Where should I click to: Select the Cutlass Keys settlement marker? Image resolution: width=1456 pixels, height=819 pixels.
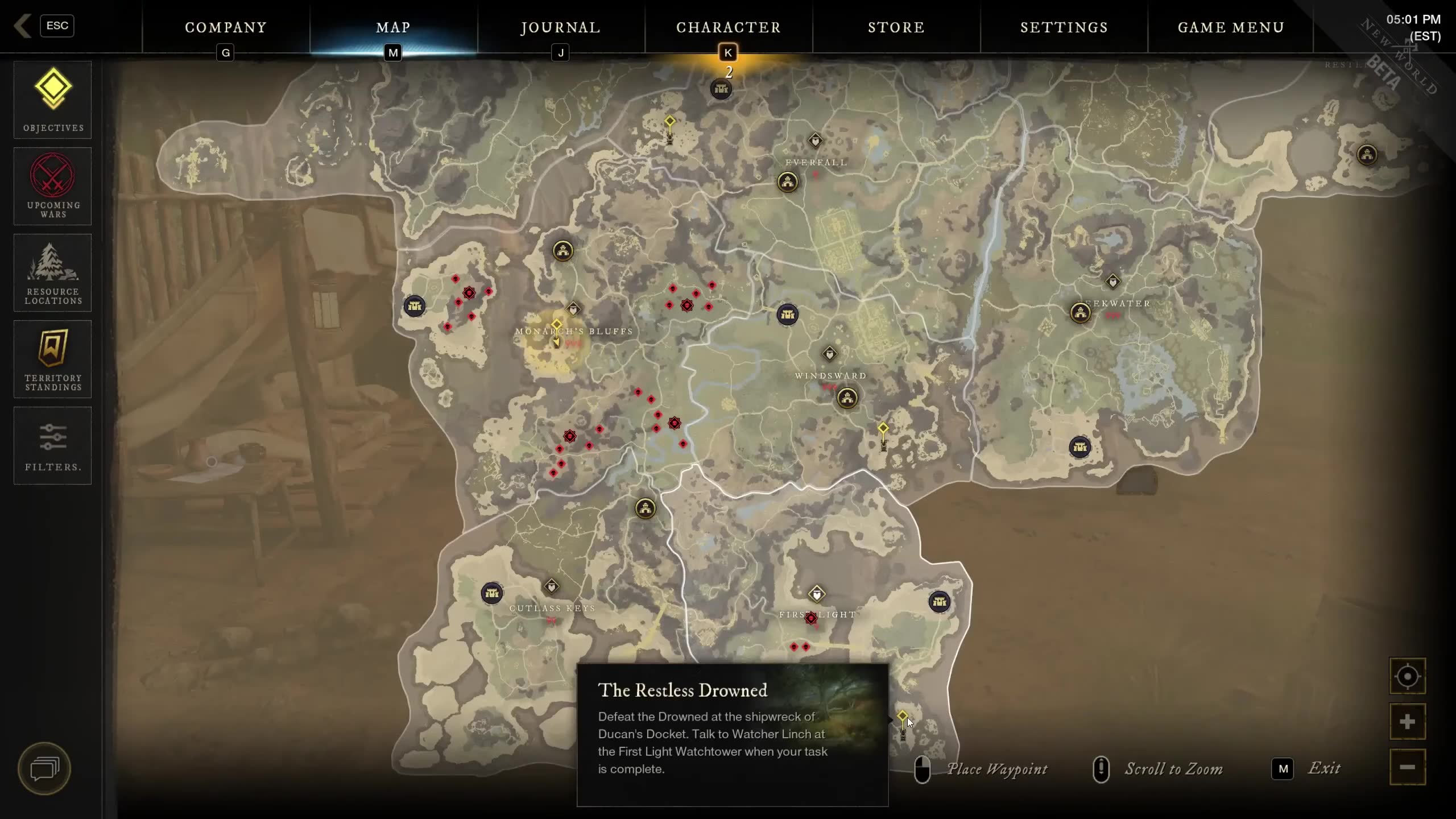(x=491, y=593)
